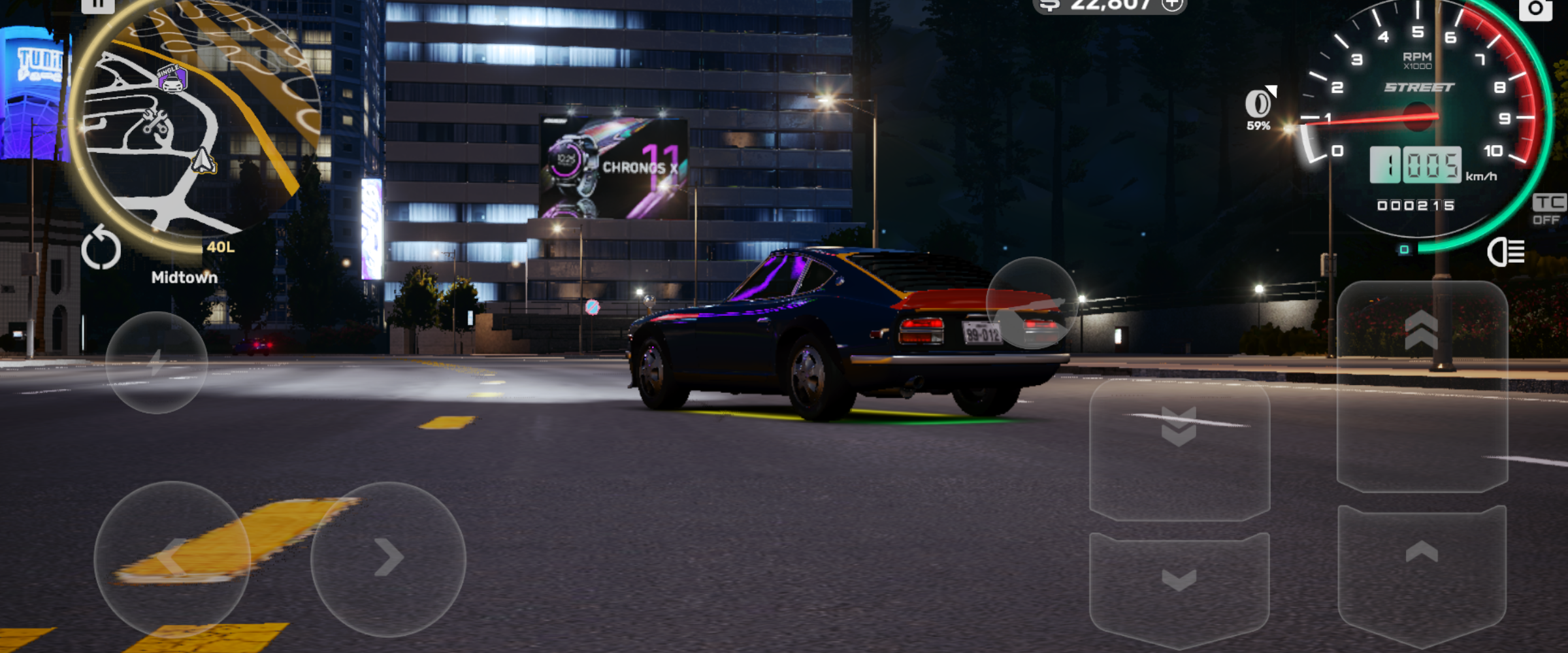The image size is (1568, 653).
Task: Open the camera view button
Action: [1535, 9]
